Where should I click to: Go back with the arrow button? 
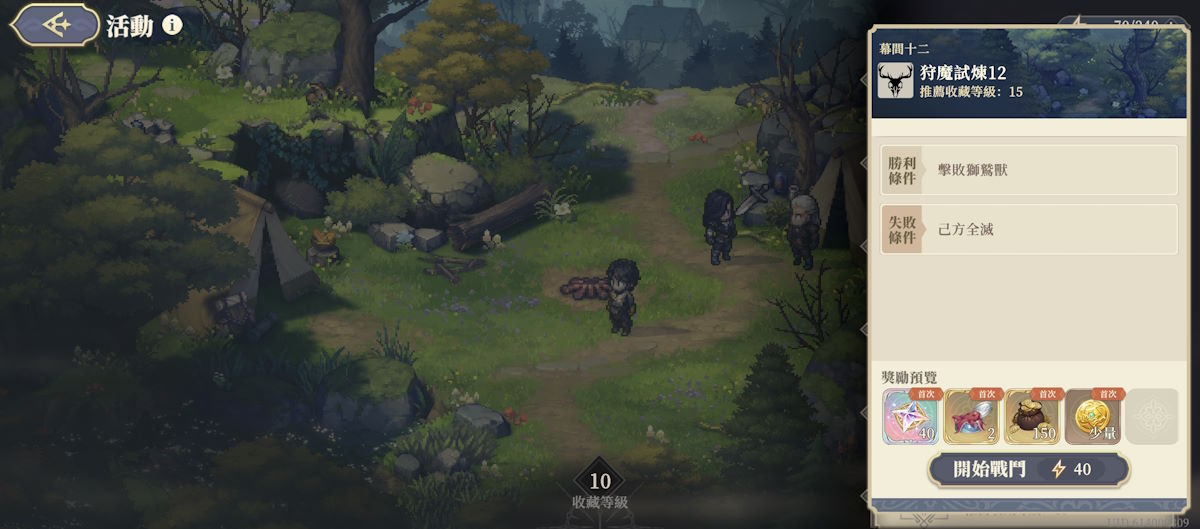pyautogui.click(x=55, y=24)
